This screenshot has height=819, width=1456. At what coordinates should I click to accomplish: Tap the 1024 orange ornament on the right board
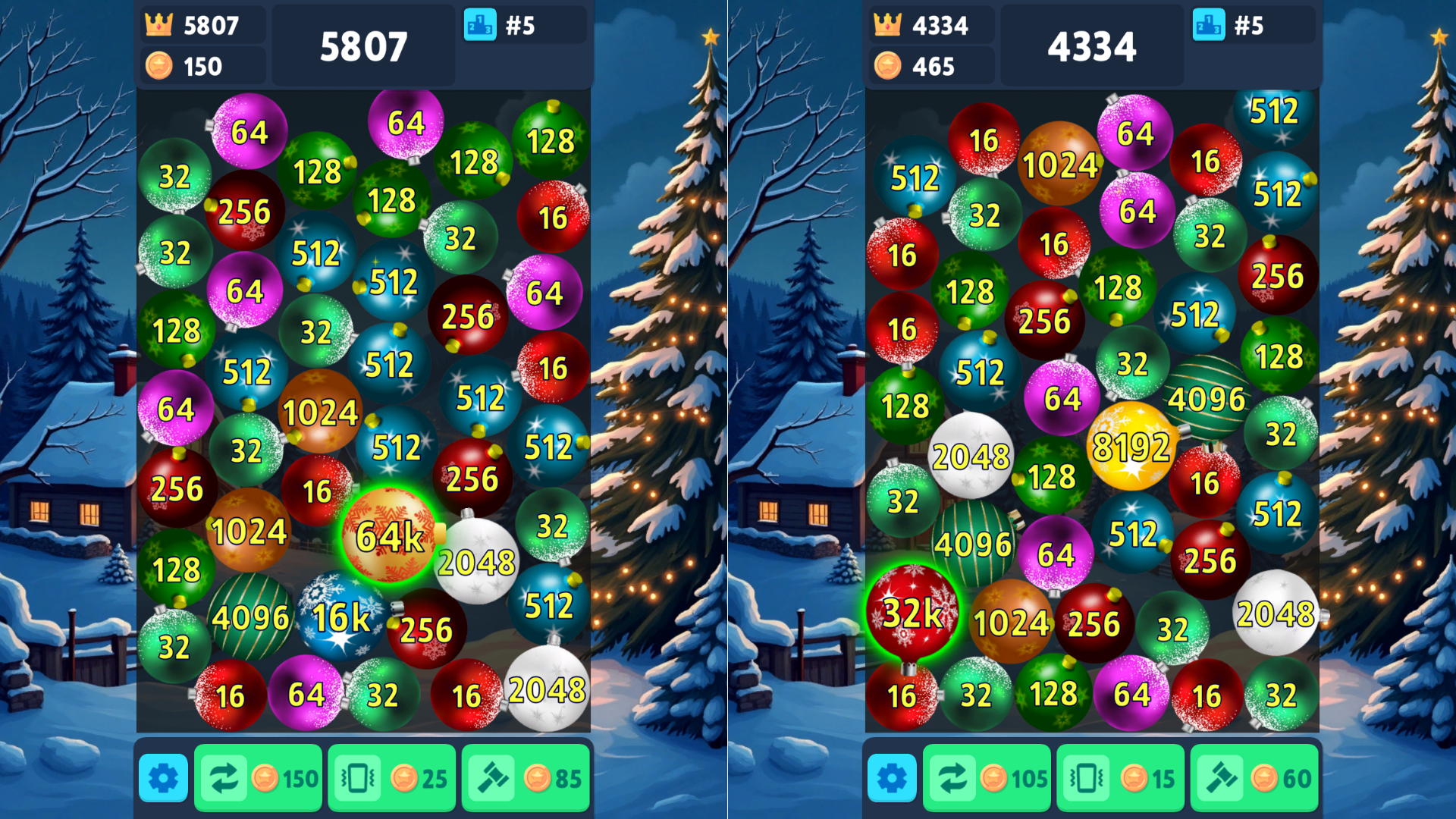1010,622
